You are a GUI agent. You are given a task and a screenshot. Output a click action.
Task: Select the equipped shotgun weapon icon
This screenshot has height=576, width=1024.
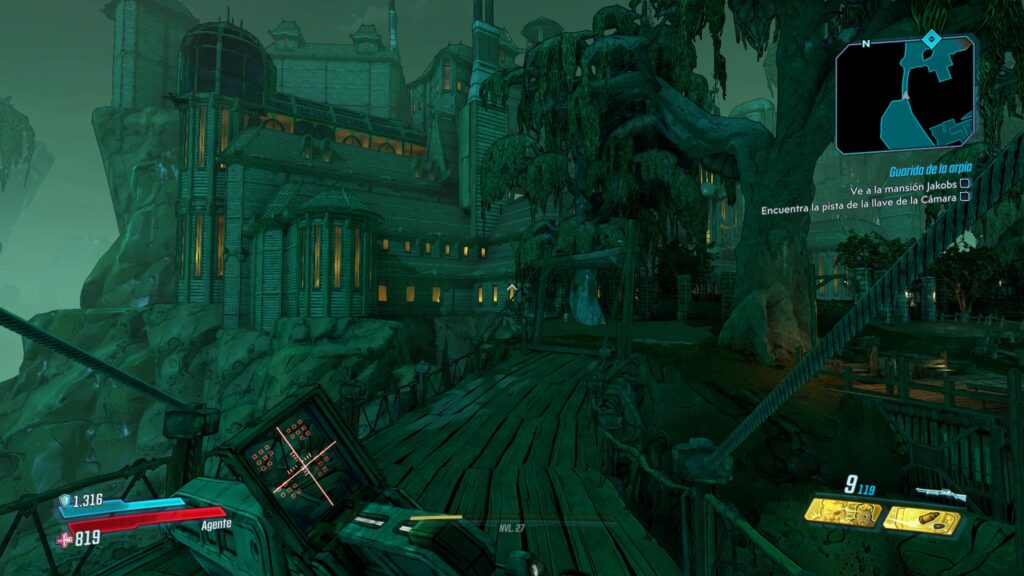click(x=940, y=492)
